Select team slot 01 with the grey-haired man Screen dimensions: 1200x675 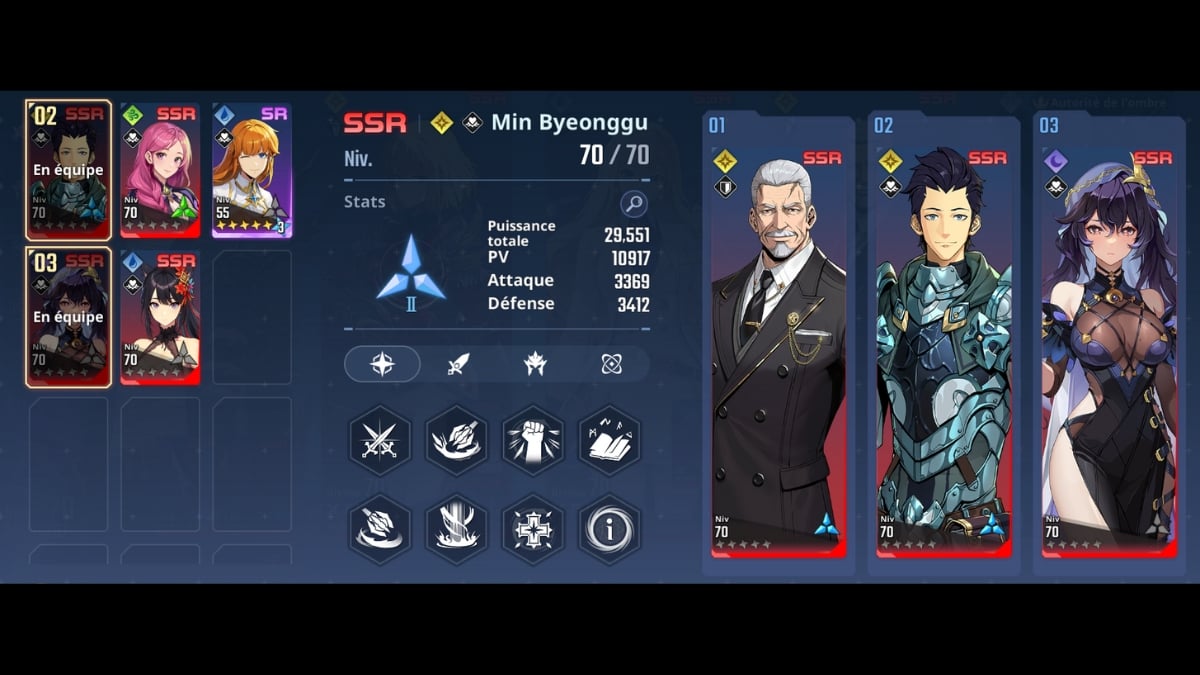(778, 345)
